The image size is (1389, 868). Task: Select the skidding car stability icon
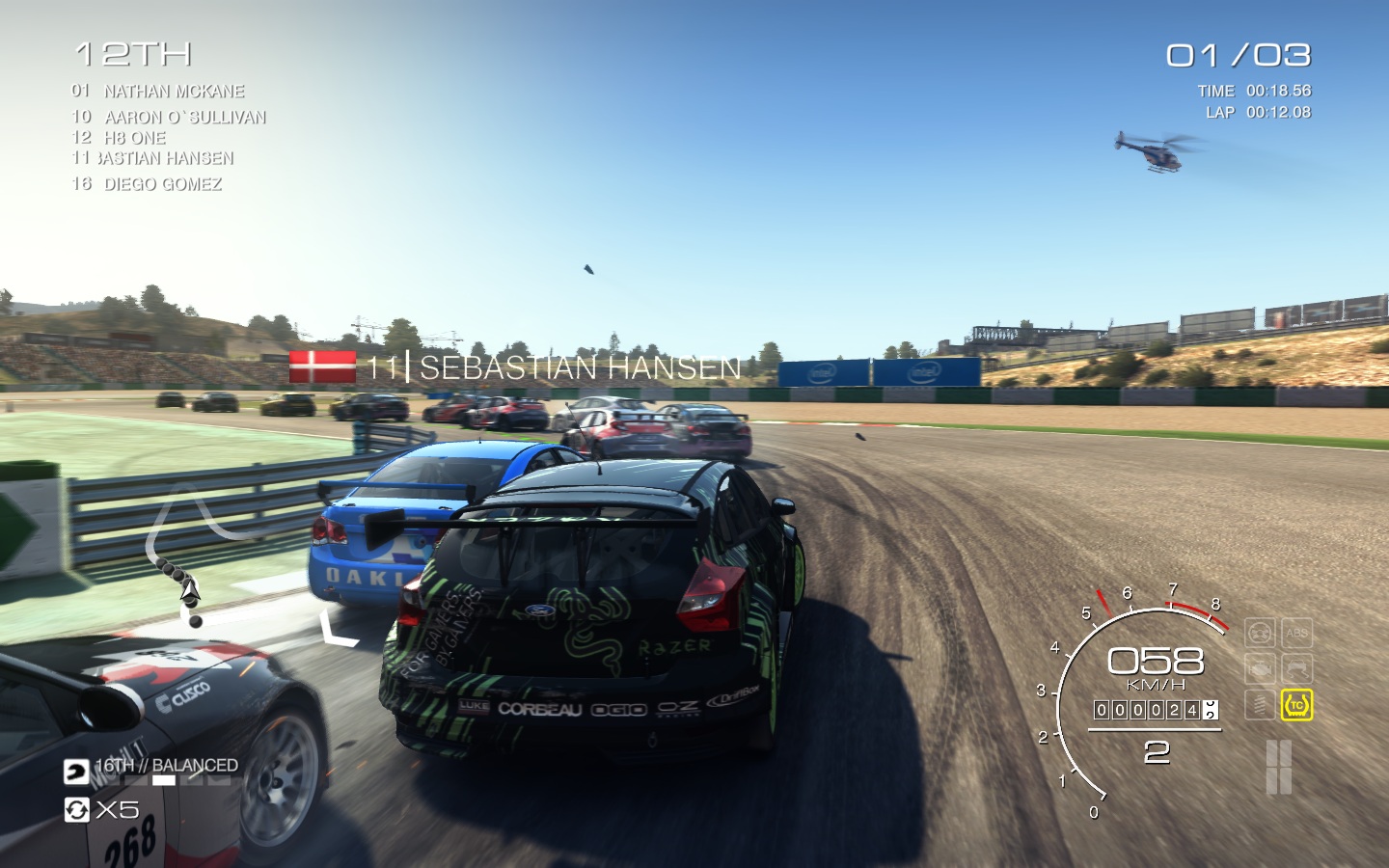[x=1296, y=668]
